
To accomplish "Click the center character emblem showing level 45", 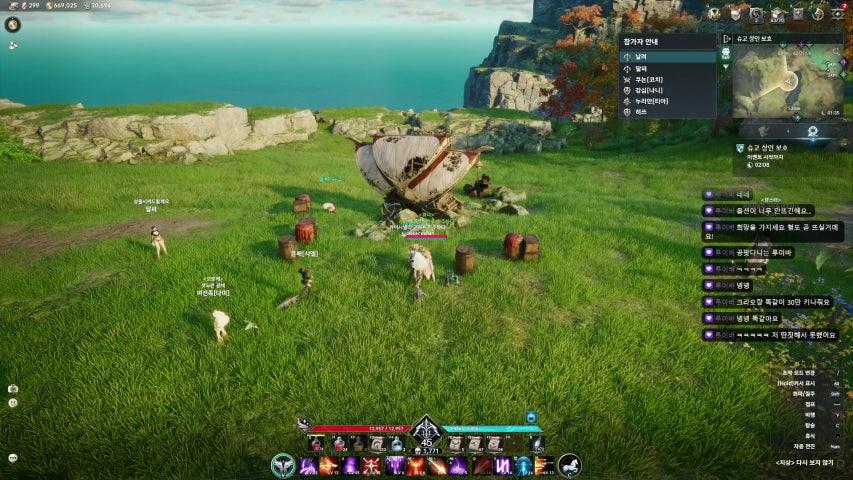I will pos(426,433).
